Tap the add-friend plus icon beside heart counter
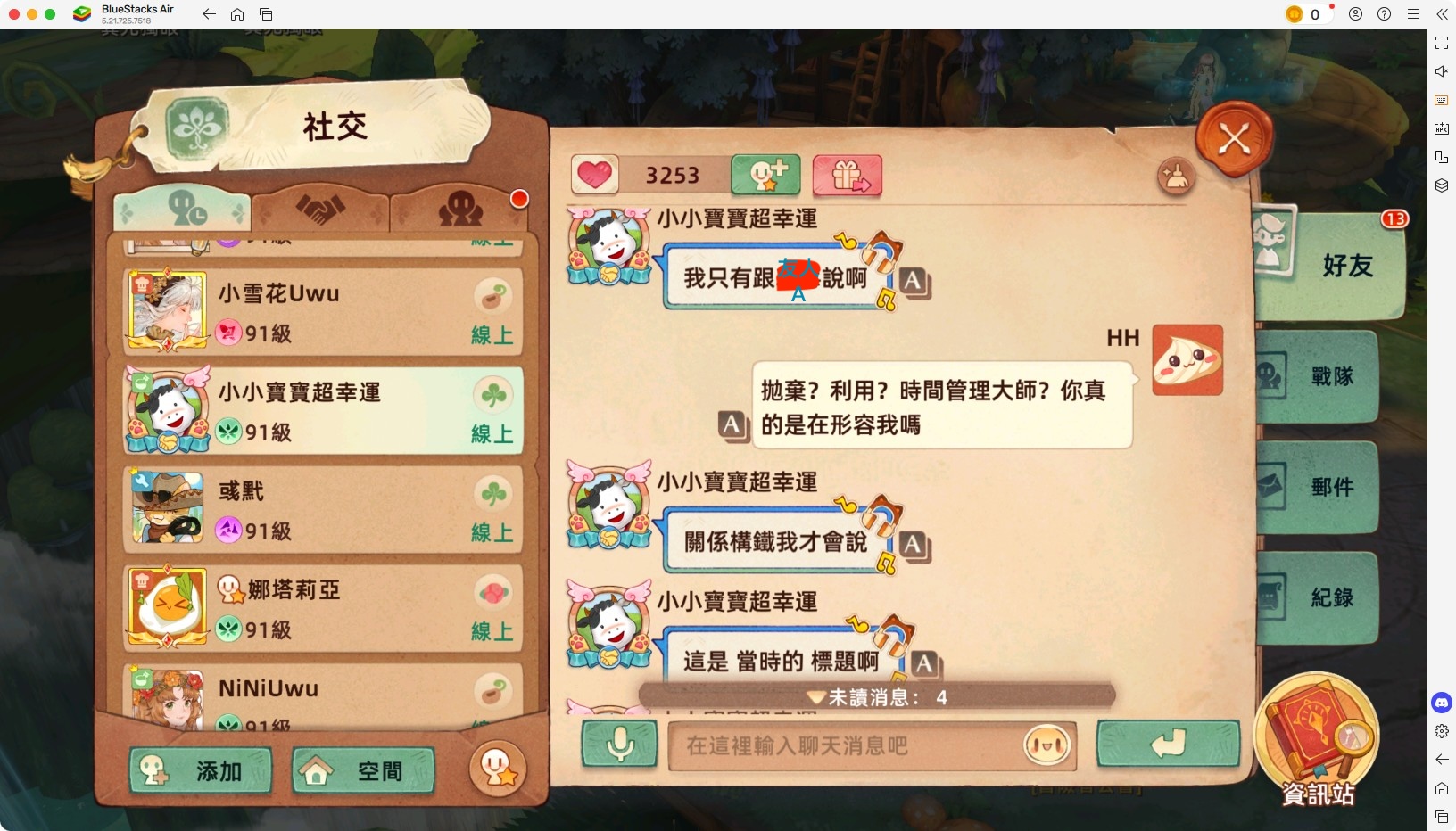Viewport: 1456px width, 831px height. (765, 176)
